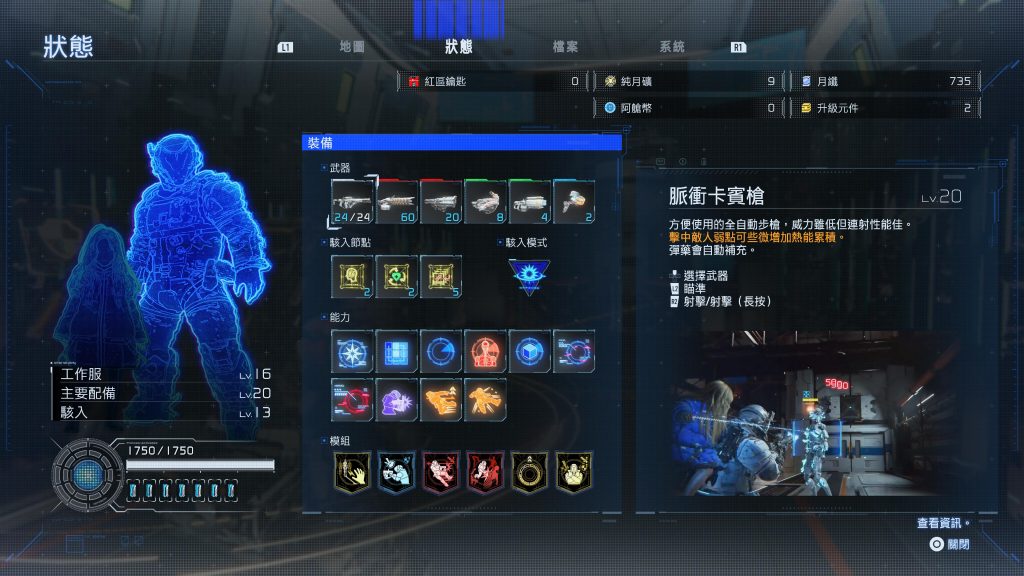The image size is (1024, 576).
Task: Choose the yellow hand module badge
Action: (x=352, y=472)
